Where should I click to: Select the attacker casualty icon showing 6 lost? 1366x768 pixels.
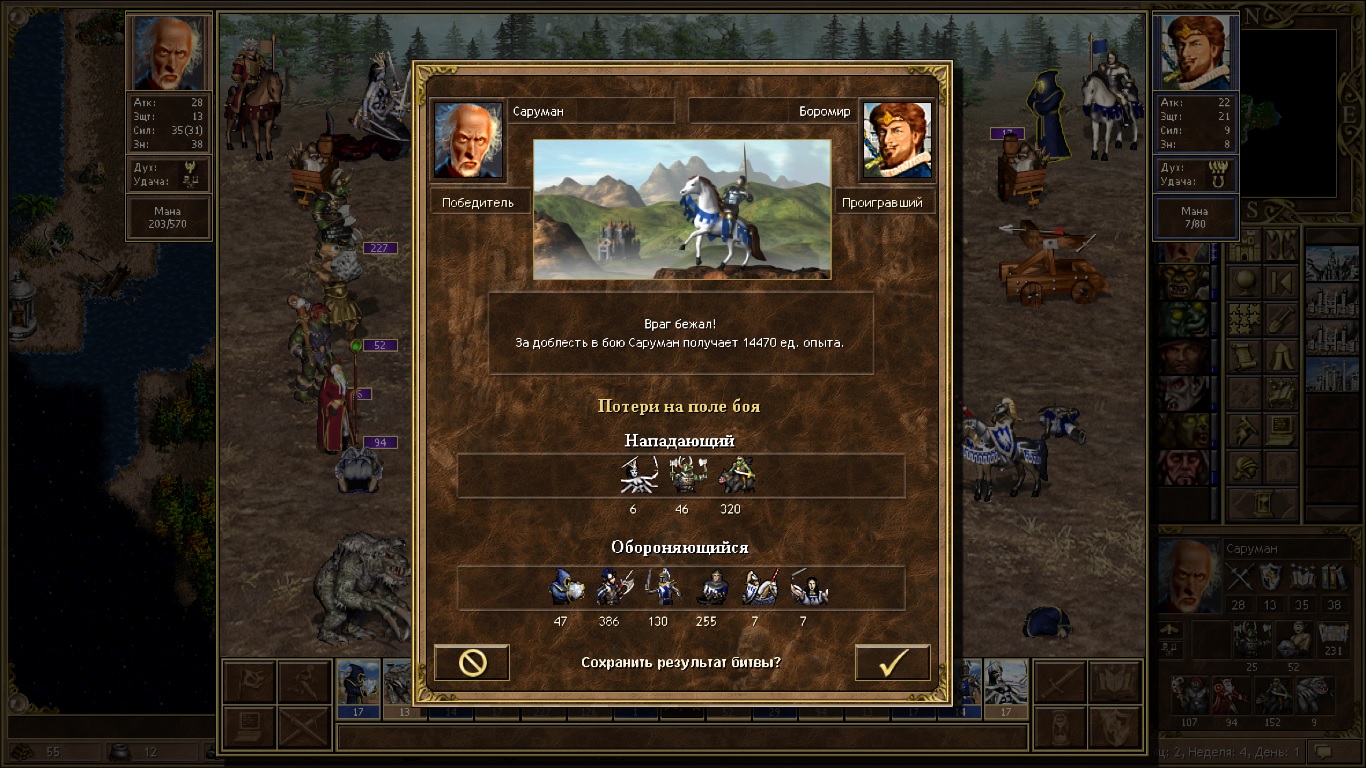[x=634, y=476]
